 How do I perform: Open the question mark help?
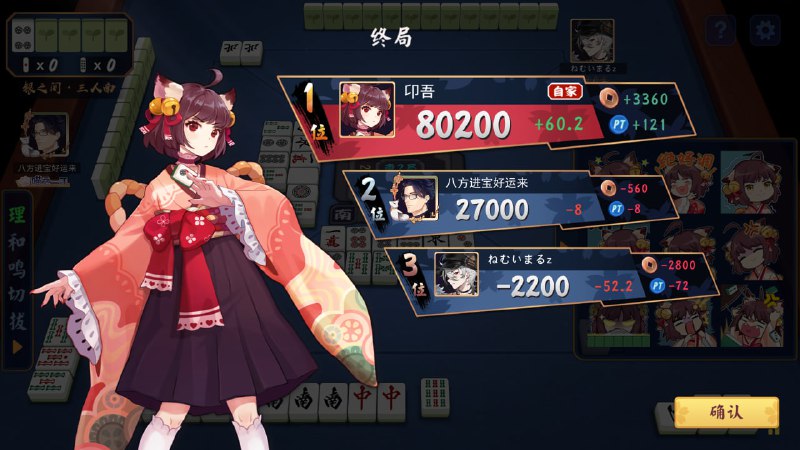tap(720, 31)
